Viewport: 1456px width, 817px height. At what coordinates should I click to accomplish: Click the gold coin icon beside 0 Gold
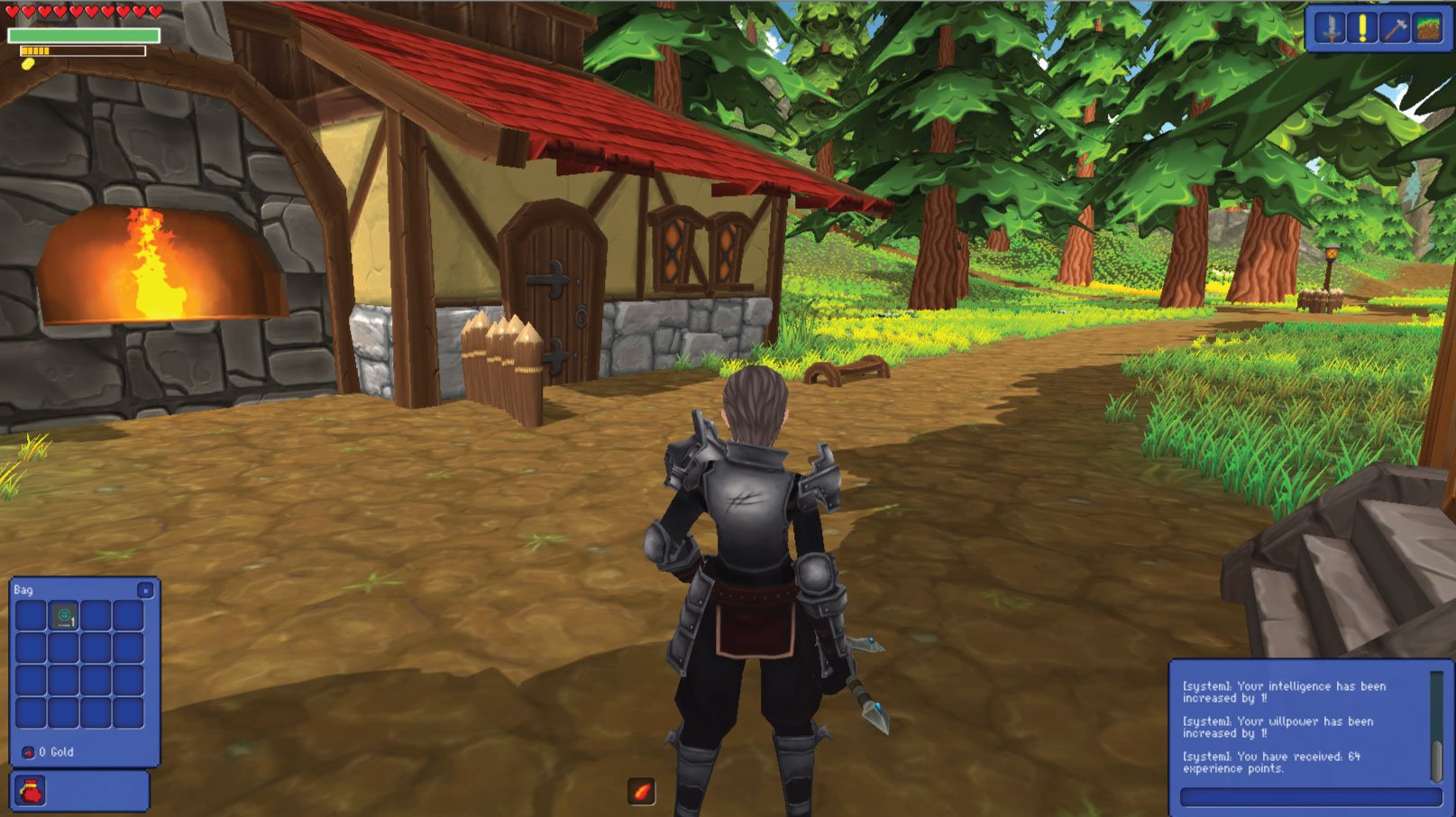[x=28, y=752]
